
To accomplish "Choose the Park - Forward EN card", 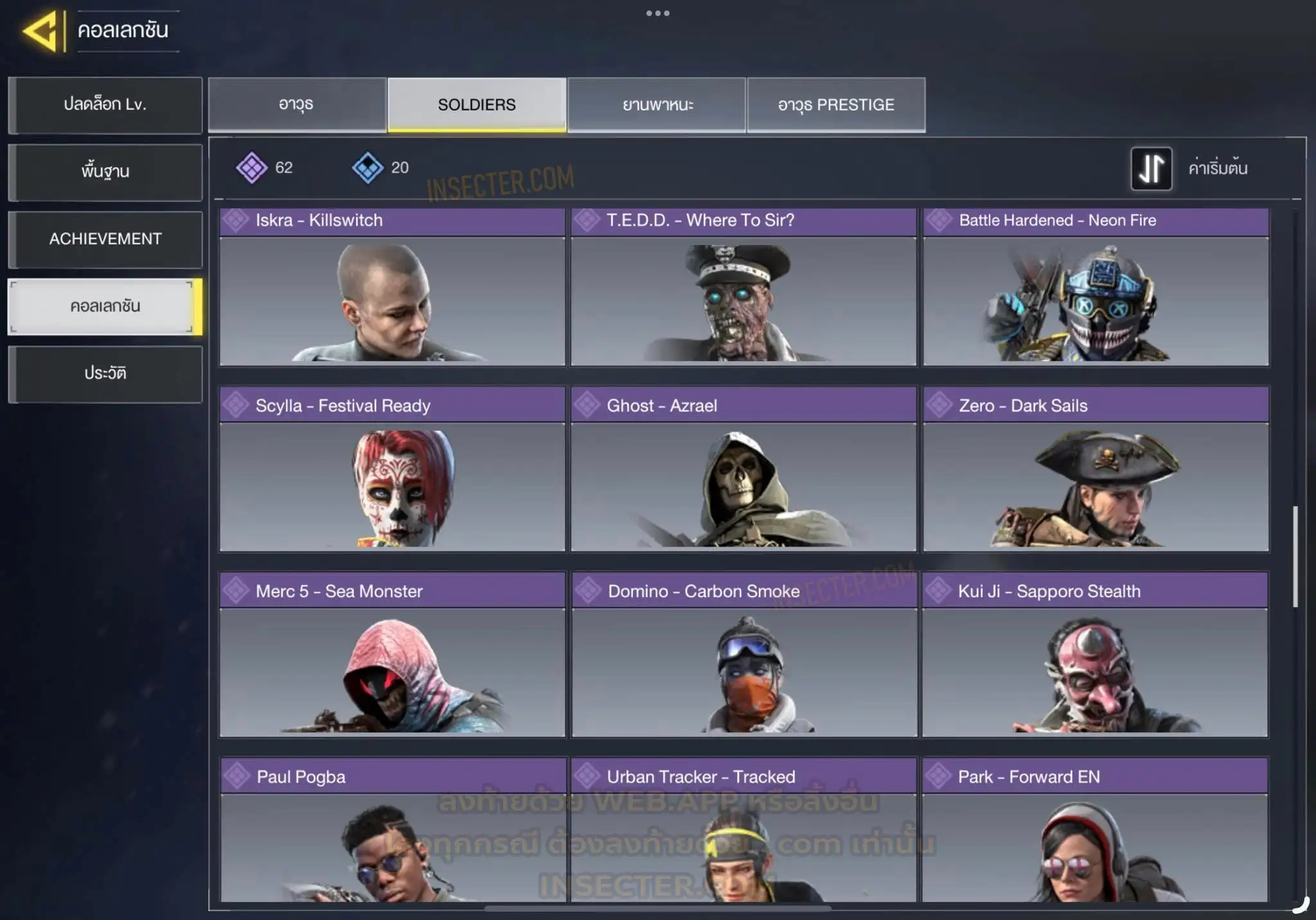I will click(x=1095, y=831).
